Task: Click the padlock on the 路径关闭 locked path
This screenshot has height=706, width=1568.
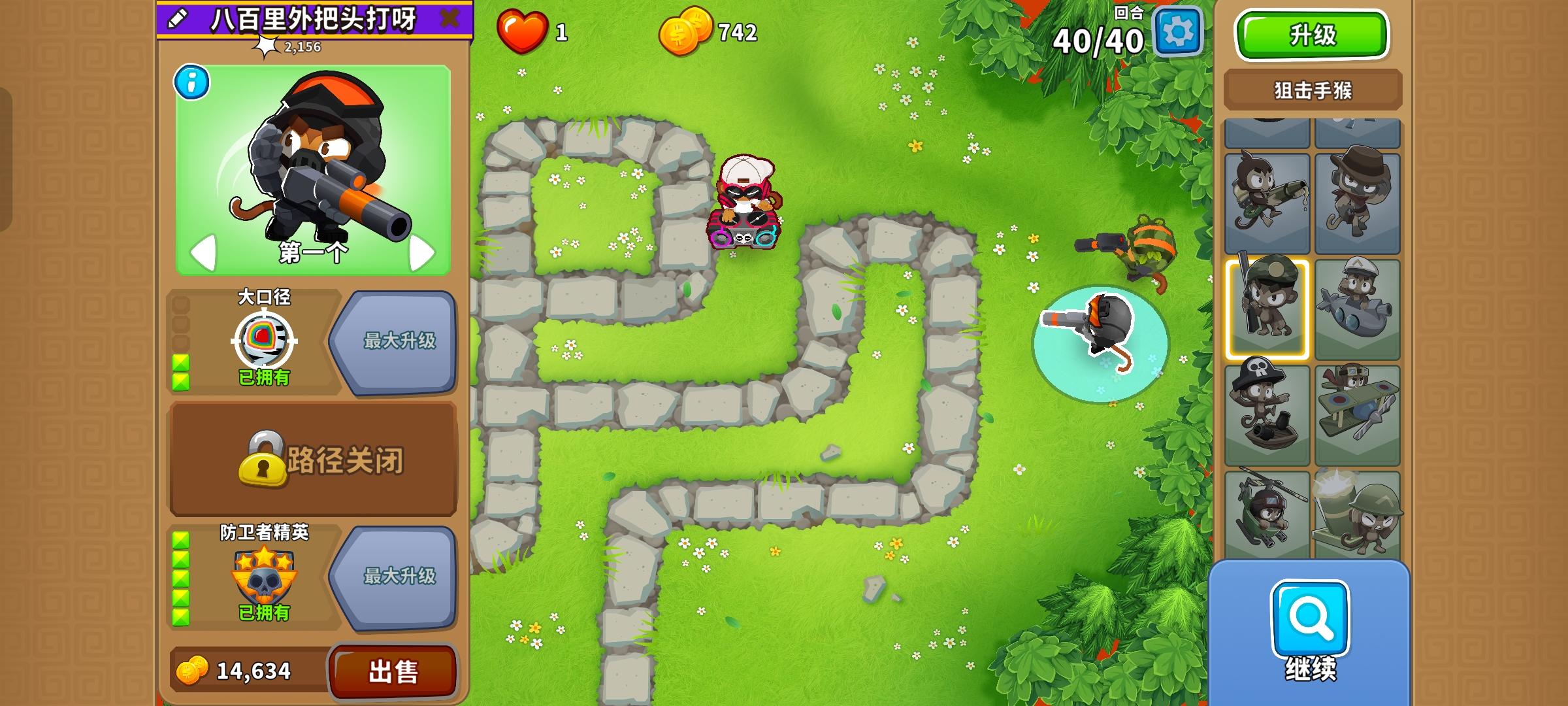Action: coord(265,460)
